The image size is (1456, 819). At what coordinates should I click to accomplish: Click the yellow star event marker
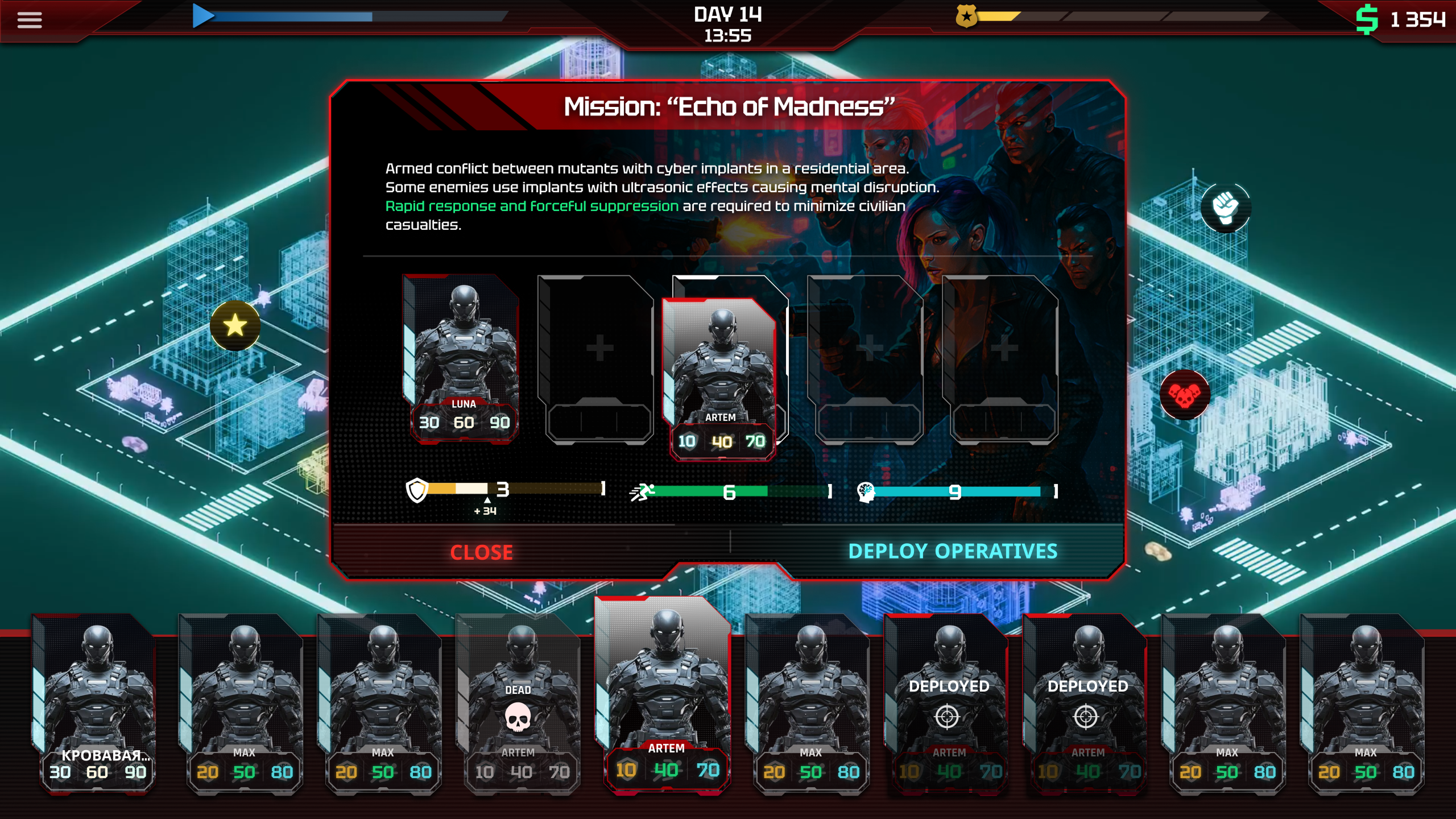[x=234, y=325]
